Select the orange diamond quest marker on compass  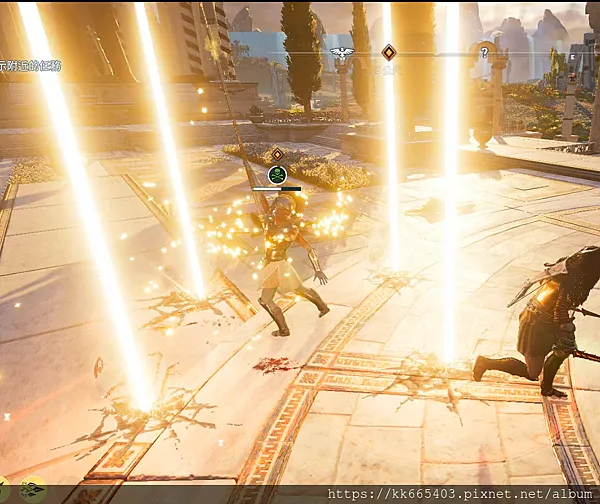[388, 52]
